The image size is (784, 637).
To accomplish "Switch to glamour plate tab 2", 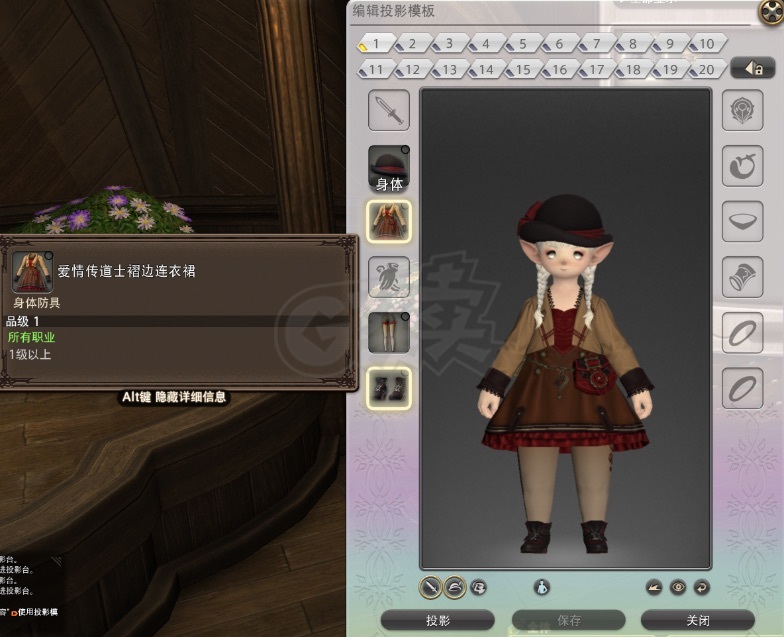I will pyautogui.click(x=411, y=44).
